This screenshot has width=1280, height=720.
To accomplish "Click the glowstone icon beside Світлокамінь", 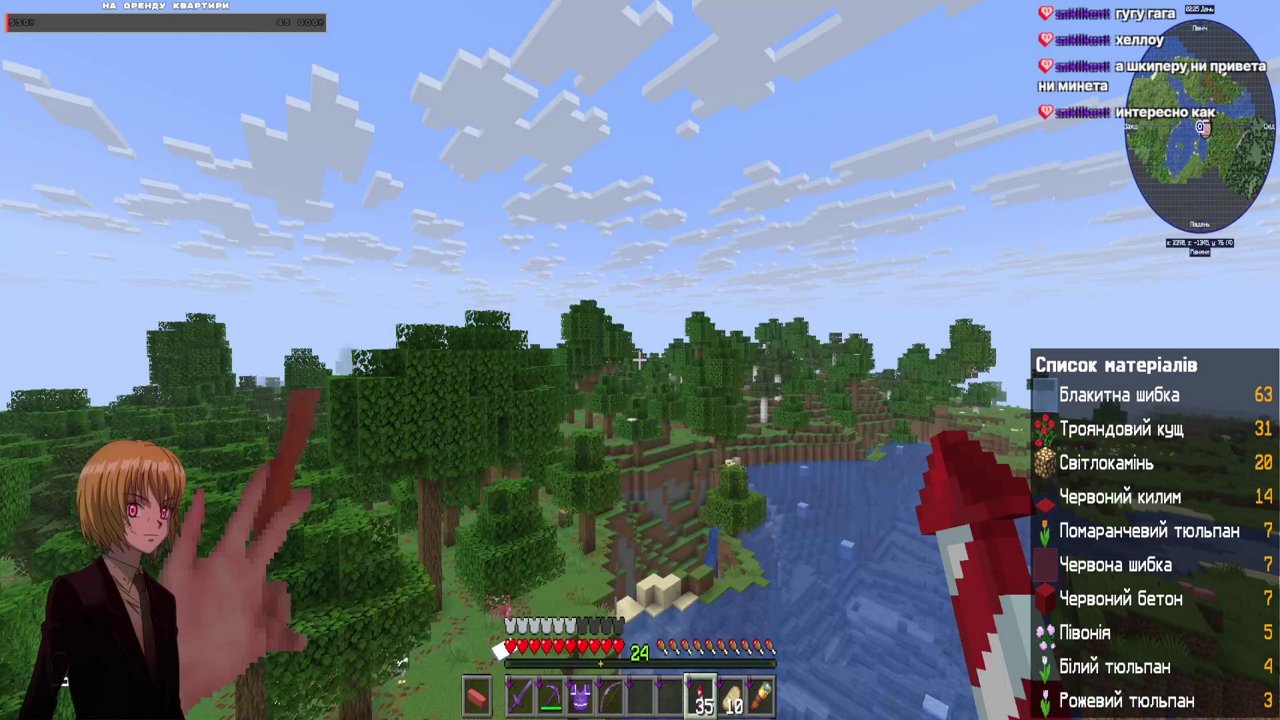I will pyautogui.click(x=1043, y=463).
